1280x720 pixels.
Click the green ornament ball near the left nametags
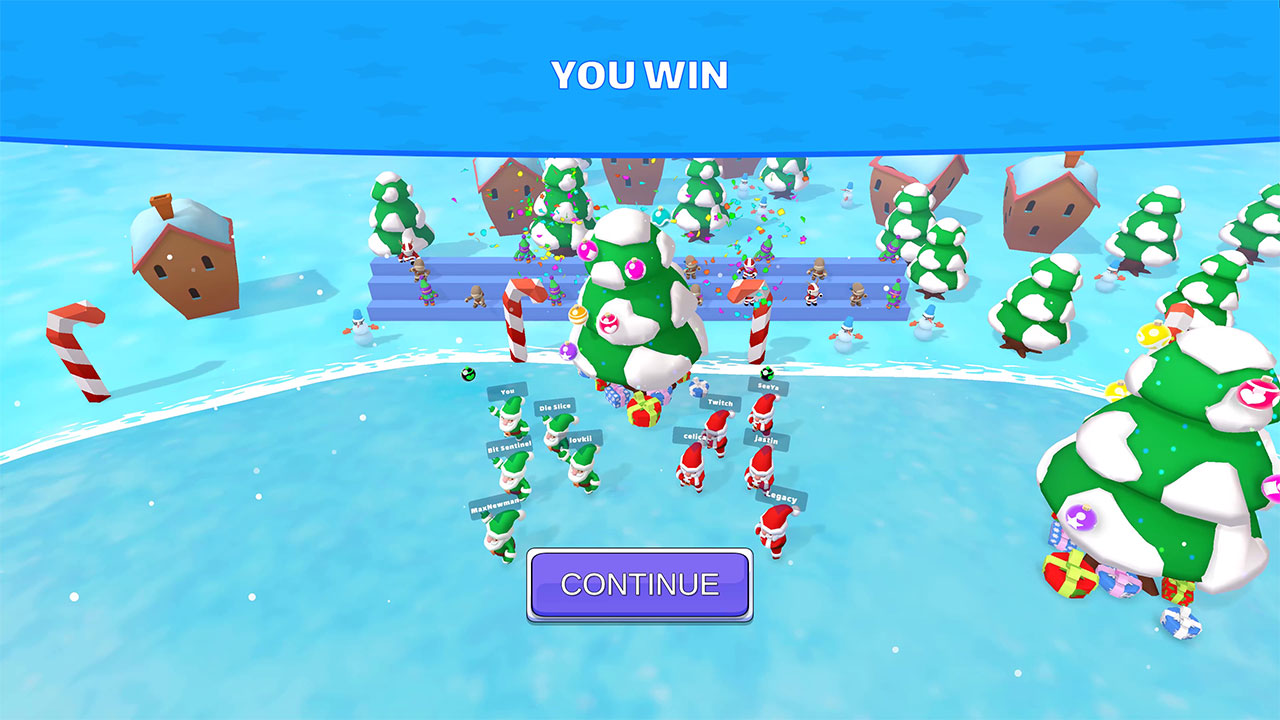tap(468, 375)
